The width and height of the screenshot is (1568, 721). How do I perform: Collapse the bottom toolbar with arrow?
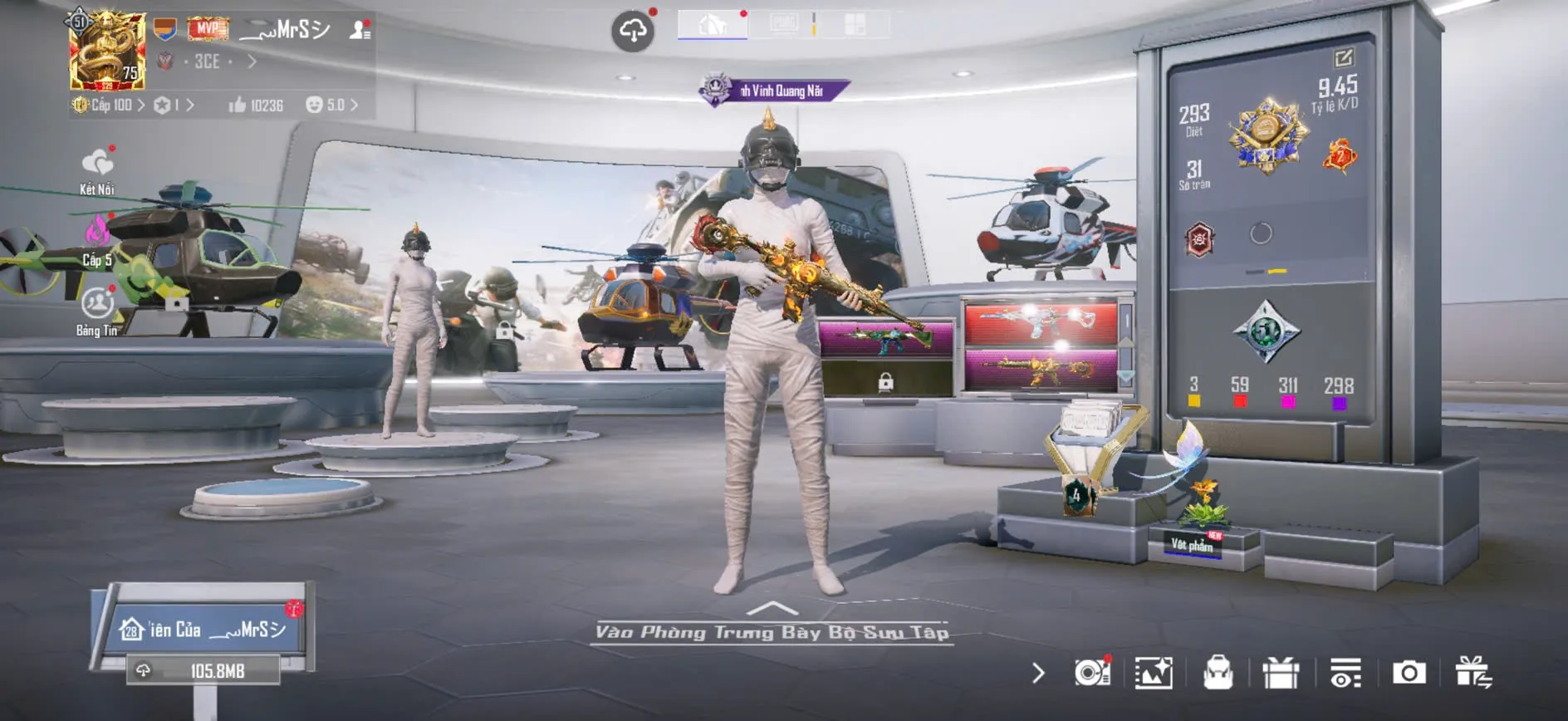[x=1038, y=673]
